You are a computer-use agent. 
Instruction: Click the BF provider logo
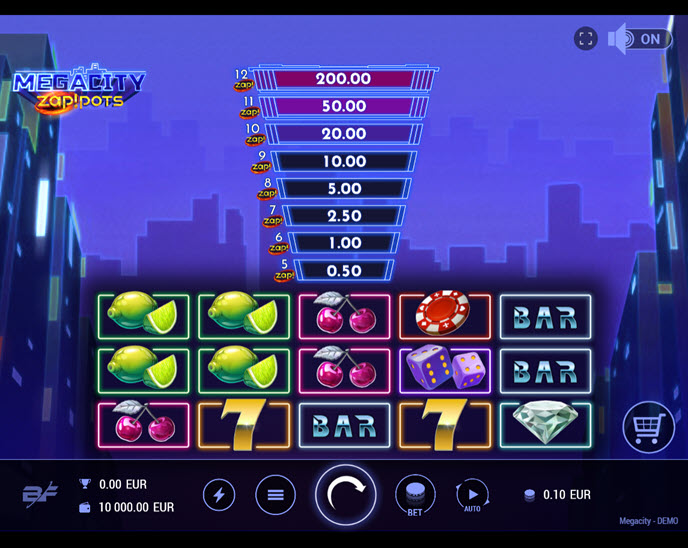[x=40, y=495]
